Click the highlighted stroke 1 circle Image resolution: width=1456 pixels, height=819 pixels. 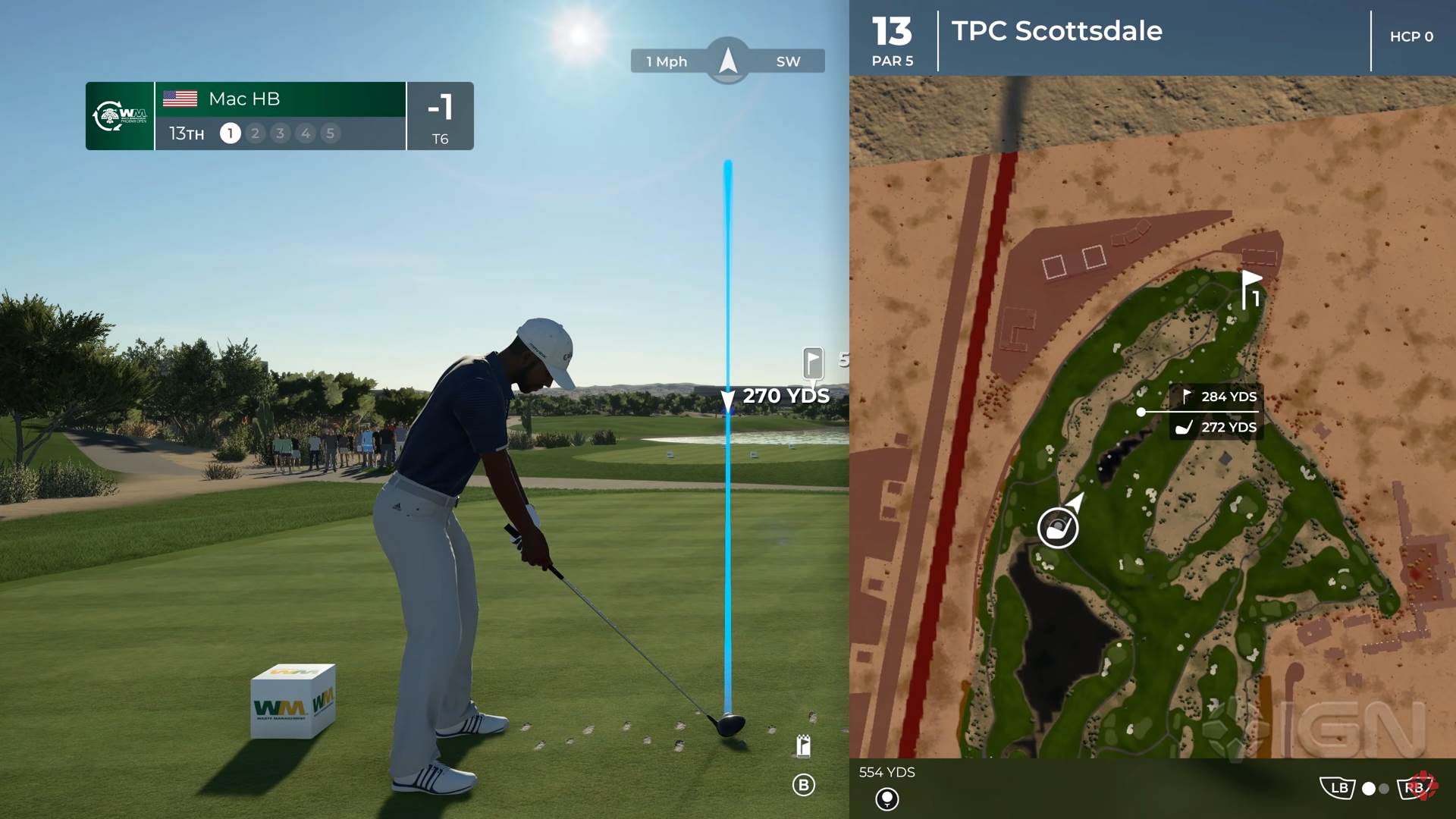coord(230,133)
